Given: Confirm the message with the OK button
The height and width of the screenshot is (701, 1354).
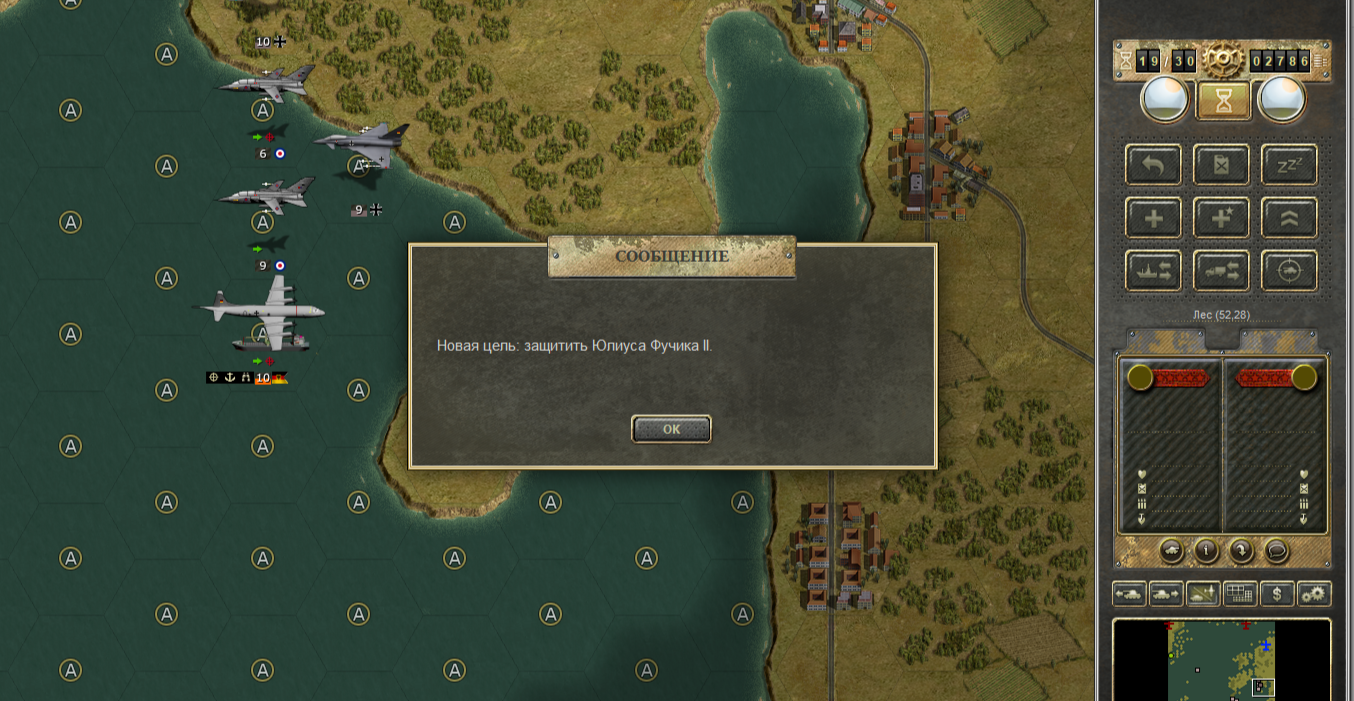Looking at the screenshot, I should coord(671,429).
